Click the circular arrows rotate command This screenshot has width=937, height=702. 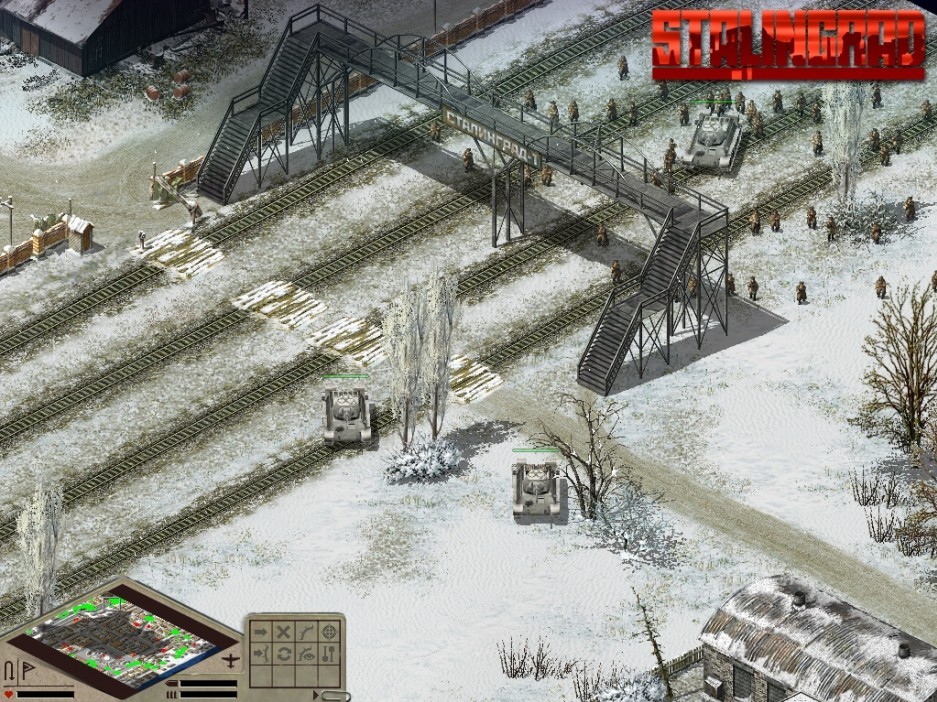(284, 655)
